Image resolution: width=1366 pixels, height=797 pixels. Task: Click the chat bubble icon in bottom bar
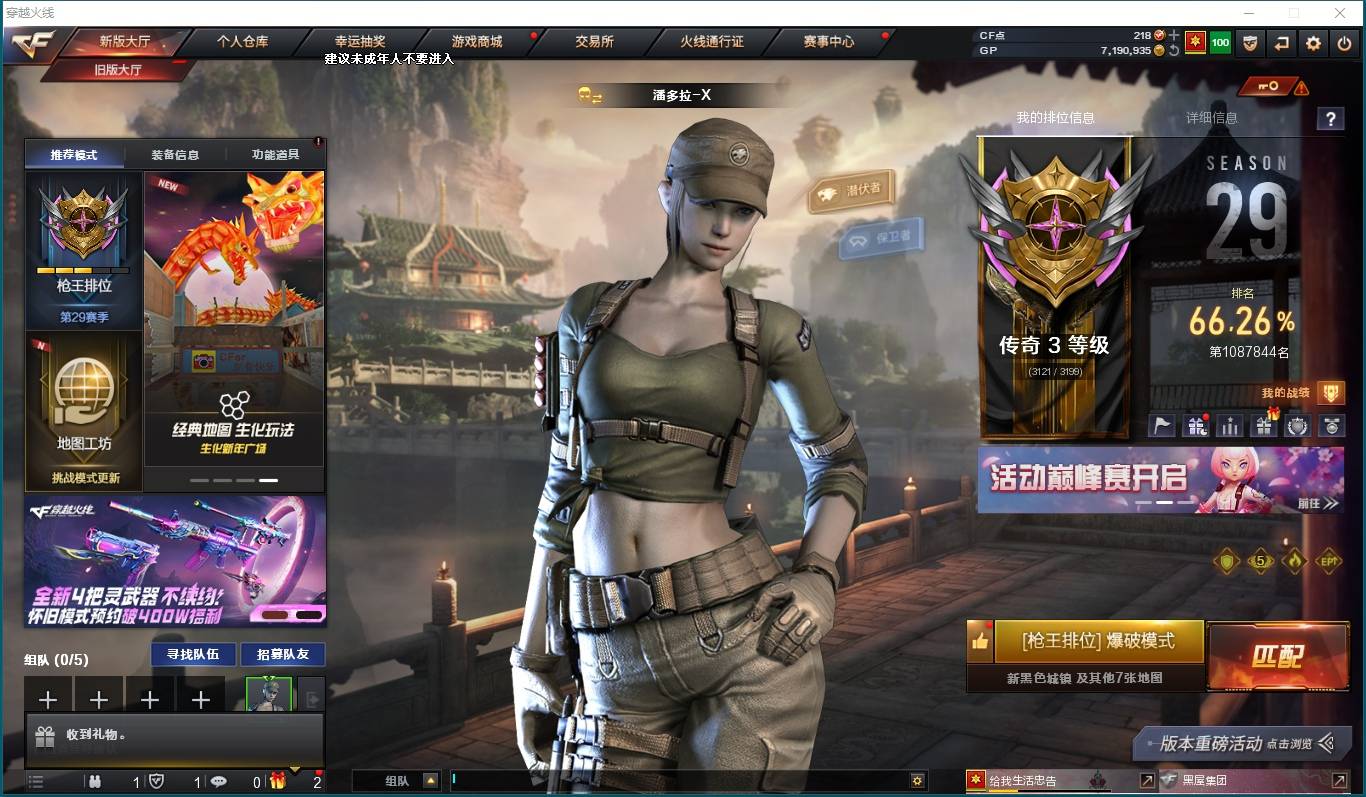coord(220,783)
